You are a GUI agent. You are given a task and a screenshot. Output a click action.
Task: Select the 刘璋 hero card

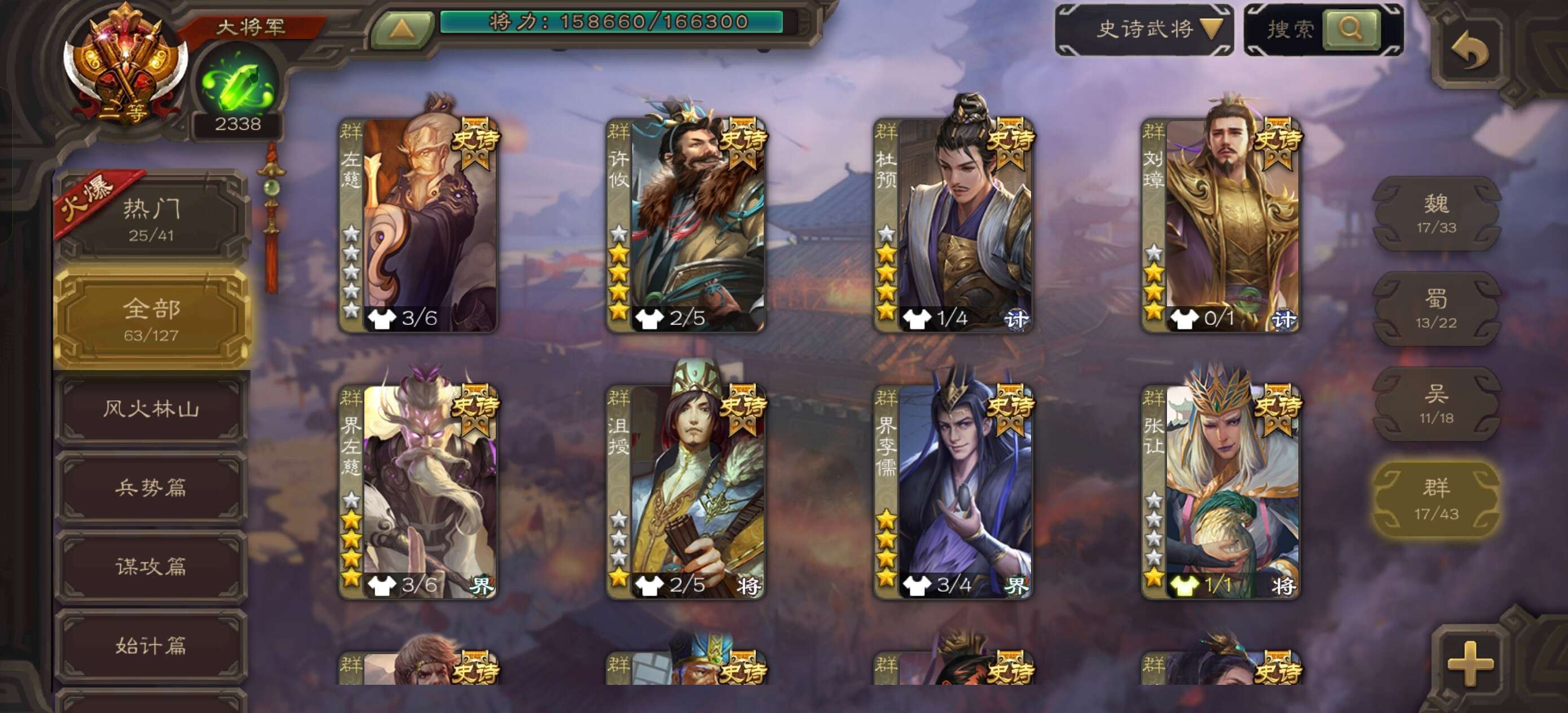[x=1221, y=225]
